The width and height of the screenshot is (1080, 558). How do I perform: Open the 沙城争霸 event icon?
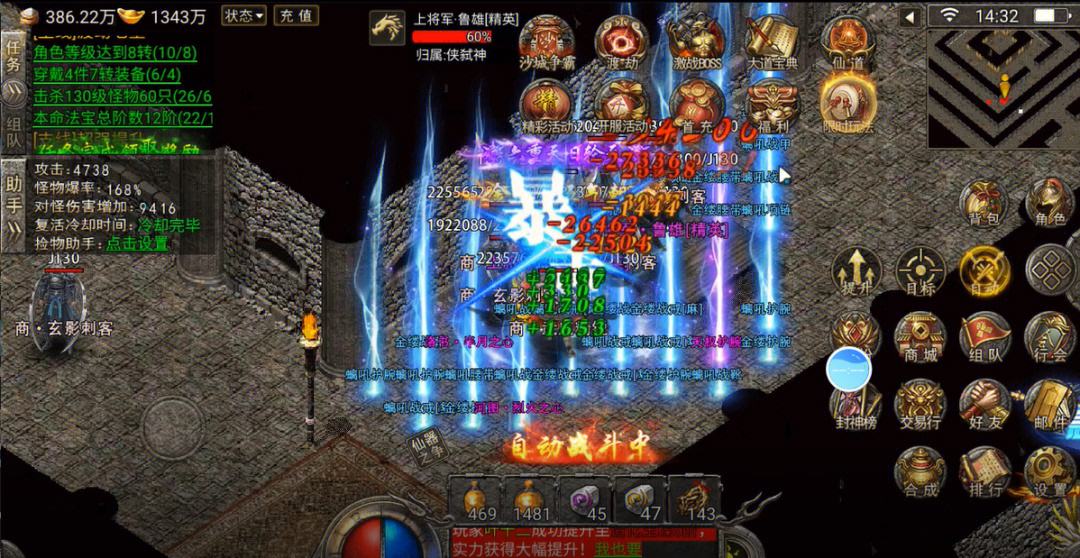click(547, 43)
